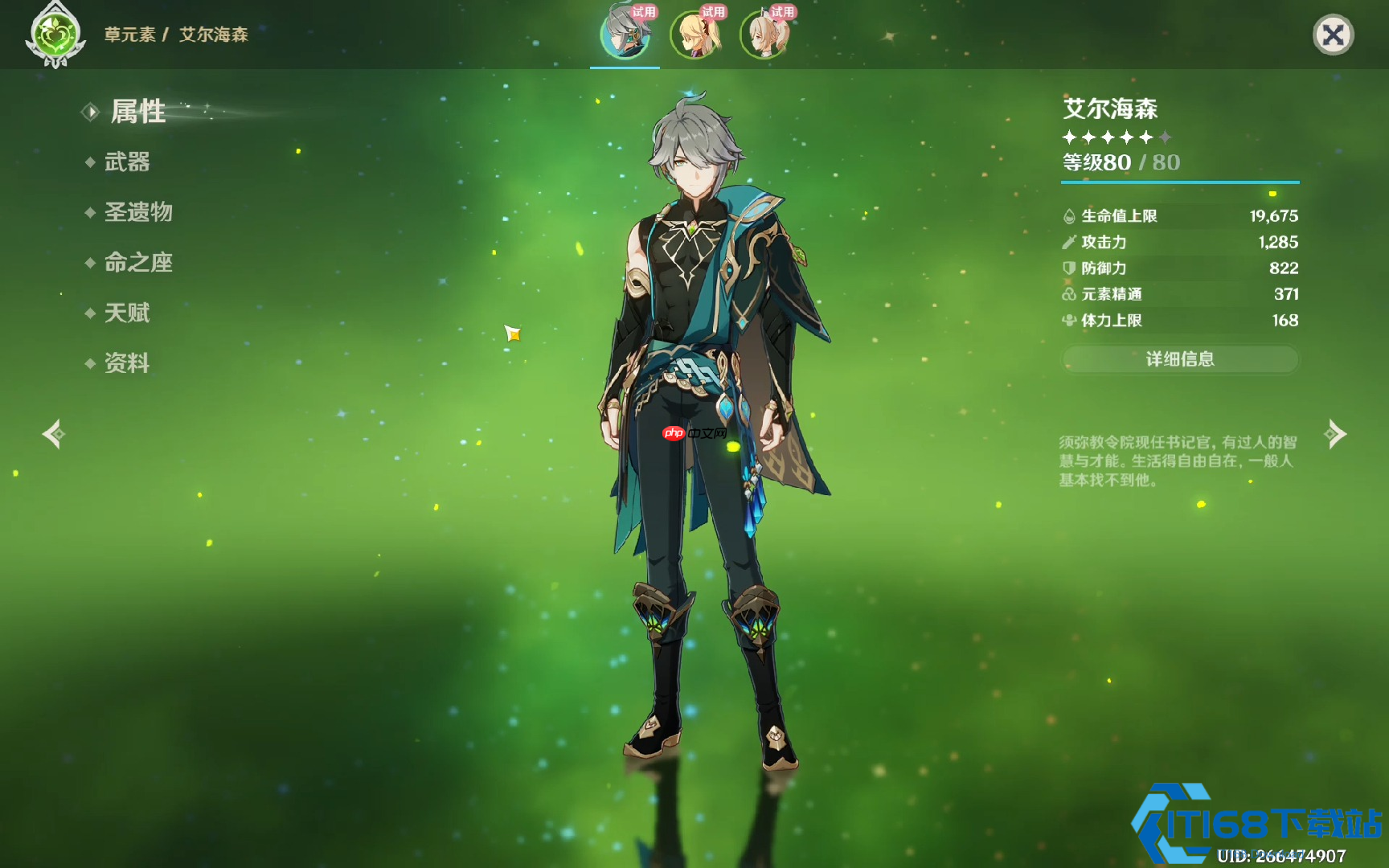This screenshot has height=868, width=1389.
Task: Show the 天赋 talents page
Action: tap(127, 313)
